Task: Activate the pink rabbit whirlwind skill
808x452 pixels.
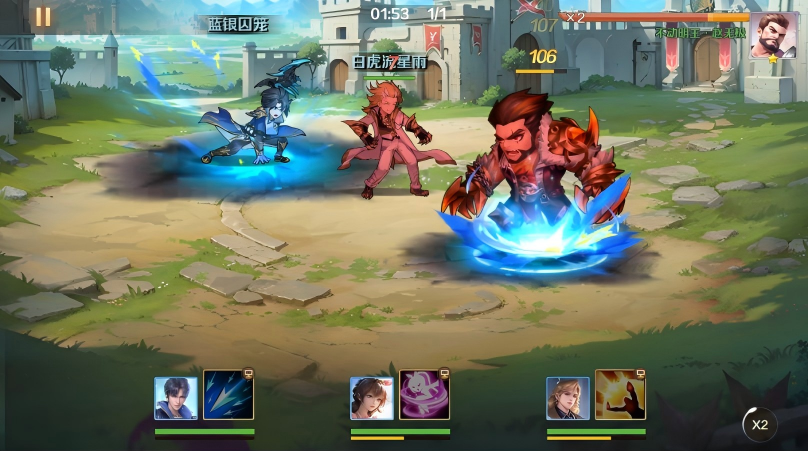Action: (424, 395)
